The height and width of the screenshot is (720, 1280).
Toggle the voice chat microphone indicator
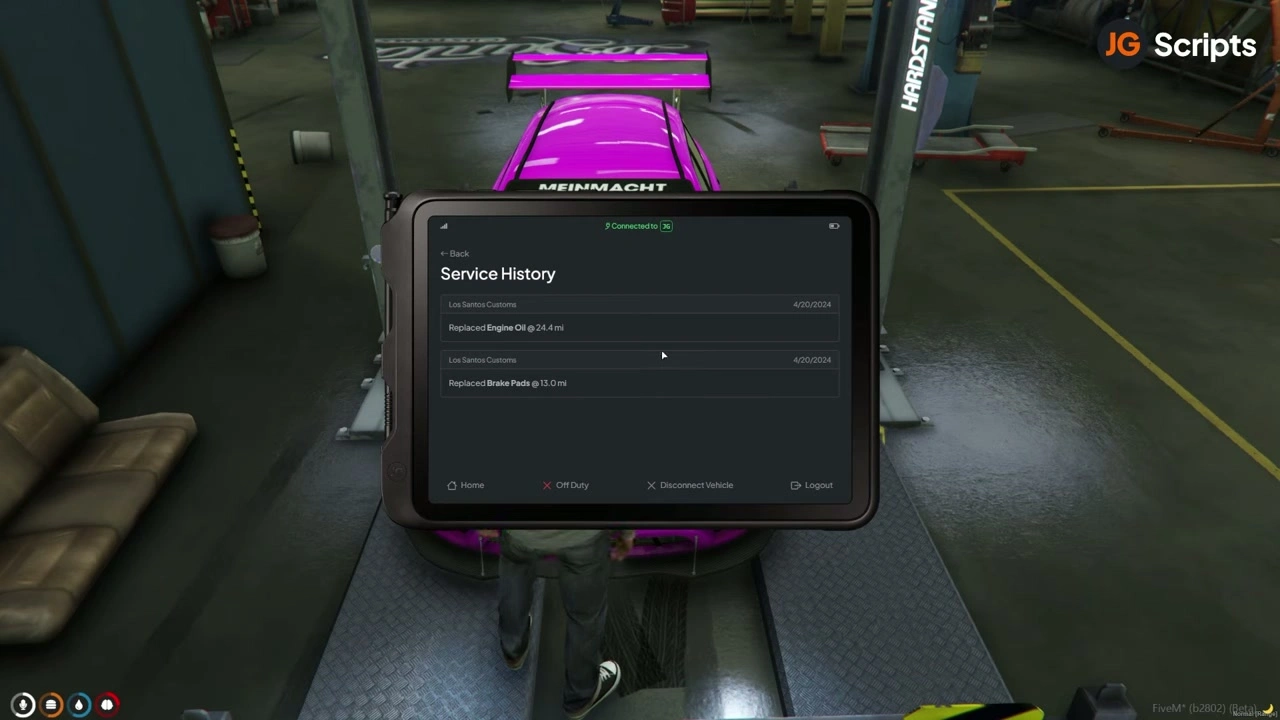click(x=22, y=704)
